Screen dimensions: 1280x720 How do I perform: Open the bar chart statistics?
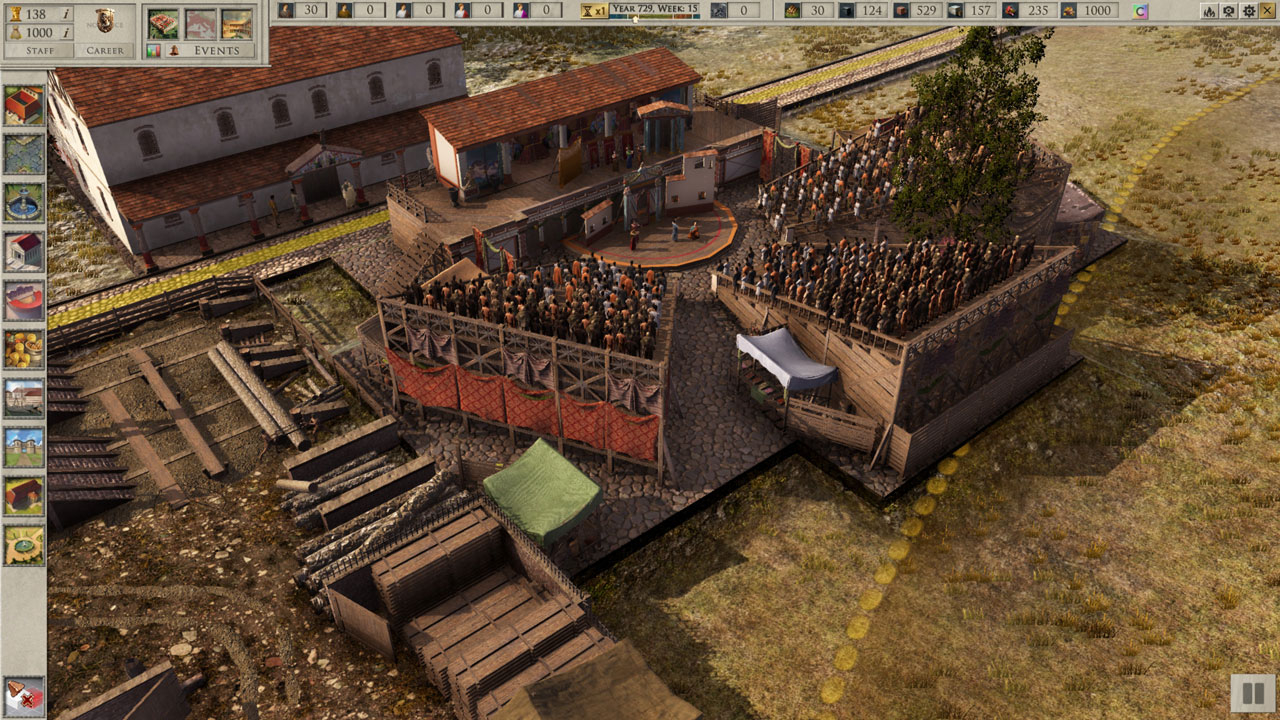point(154,50)
